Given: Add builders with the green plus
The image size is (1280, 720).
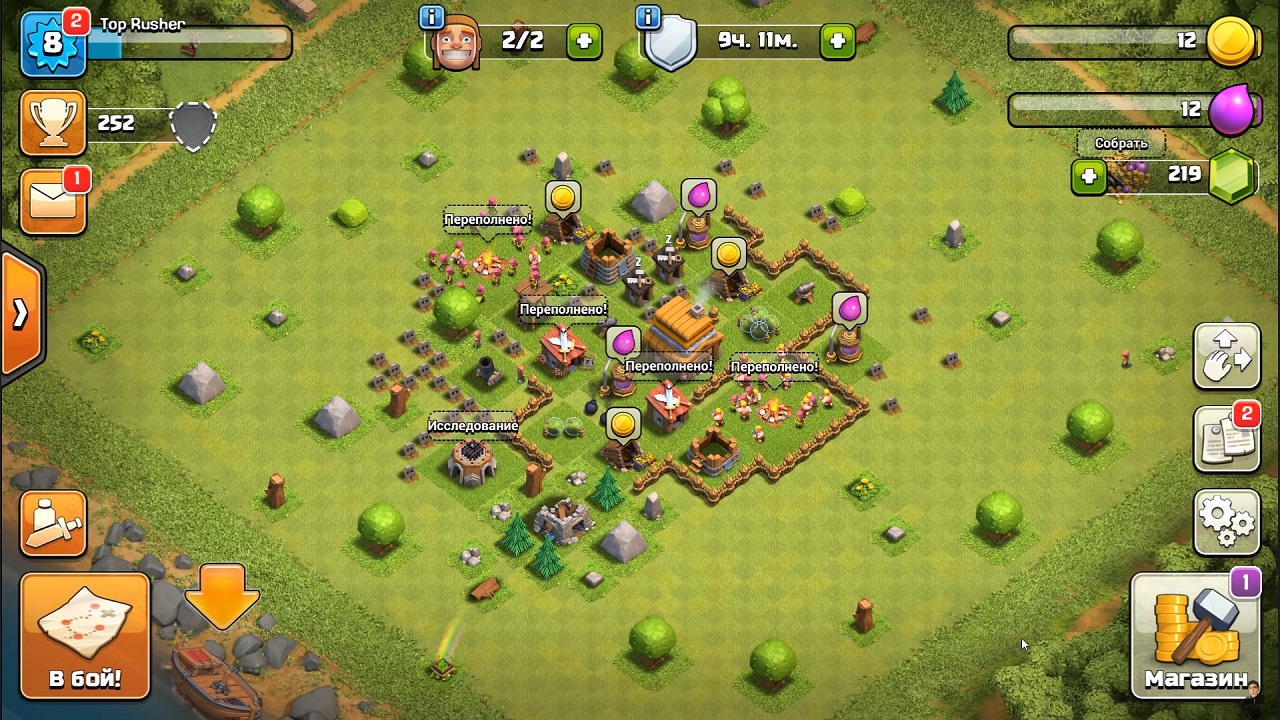Looking at the screenshot, I should pos(585,41).
